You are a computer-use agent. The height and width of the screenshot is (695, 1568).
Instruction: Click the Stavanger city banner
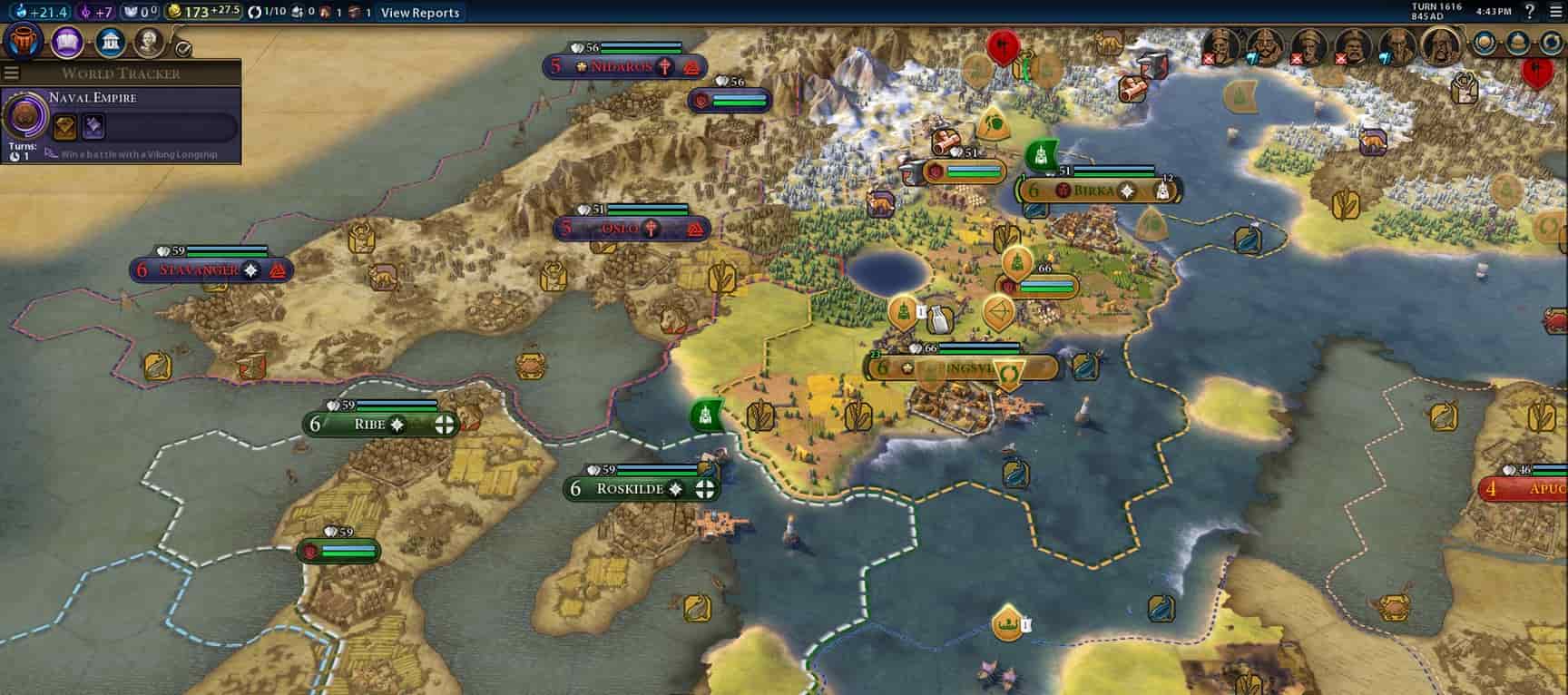point(200,270)
